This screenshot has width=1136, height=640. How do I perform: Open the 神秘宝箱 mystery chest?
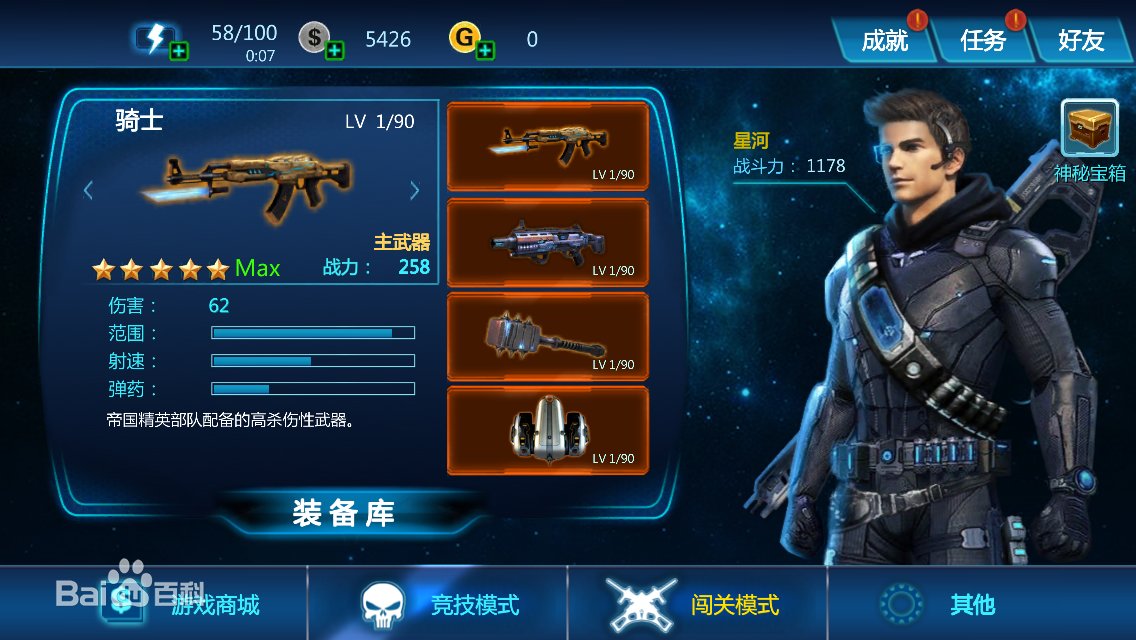1089,129
